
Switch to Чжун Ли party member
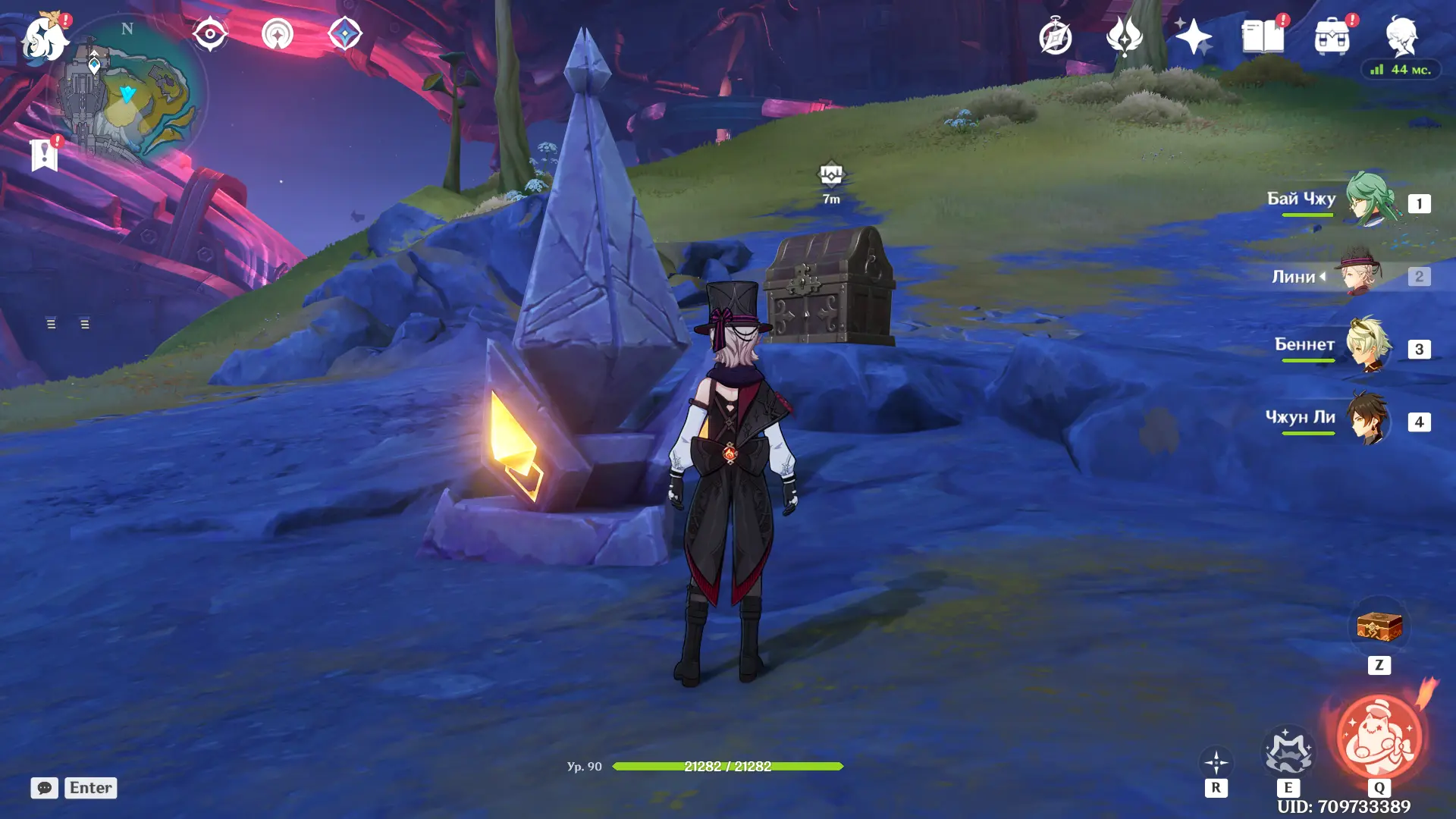coord(1369,419)
